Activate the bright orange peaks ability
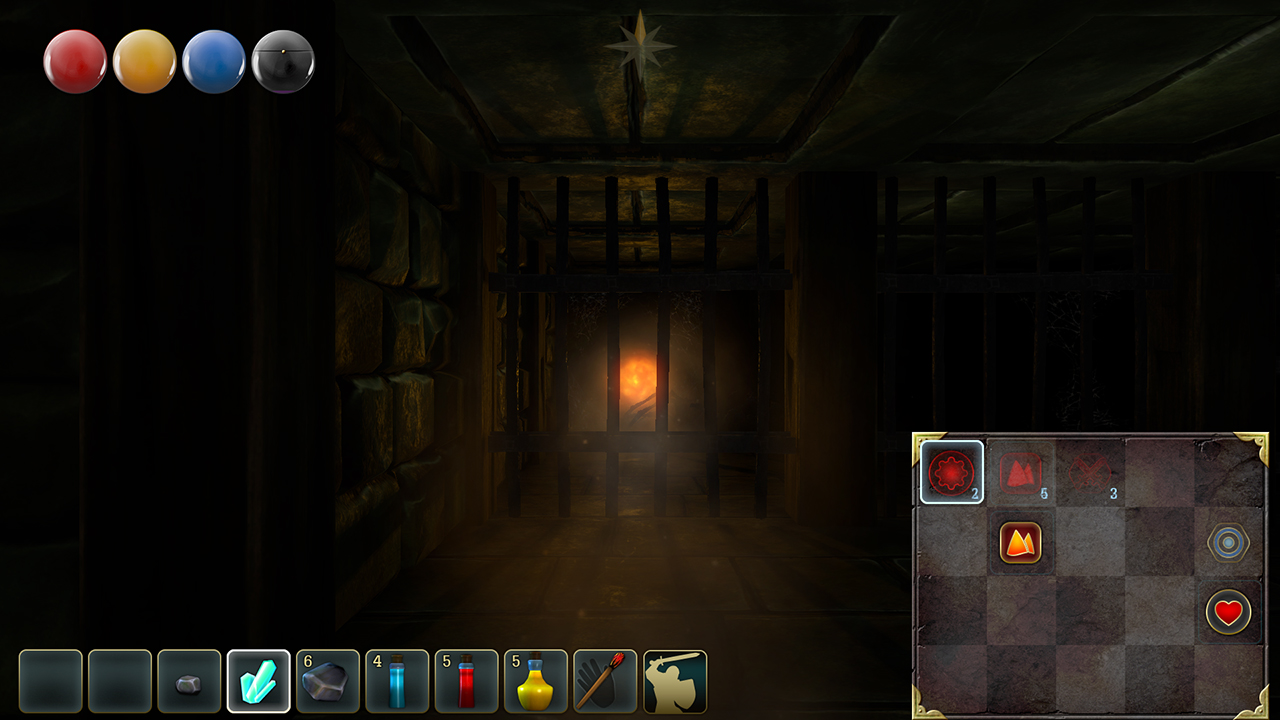The width and height of the screenshot is (1280, 720). coord(1021,543)
